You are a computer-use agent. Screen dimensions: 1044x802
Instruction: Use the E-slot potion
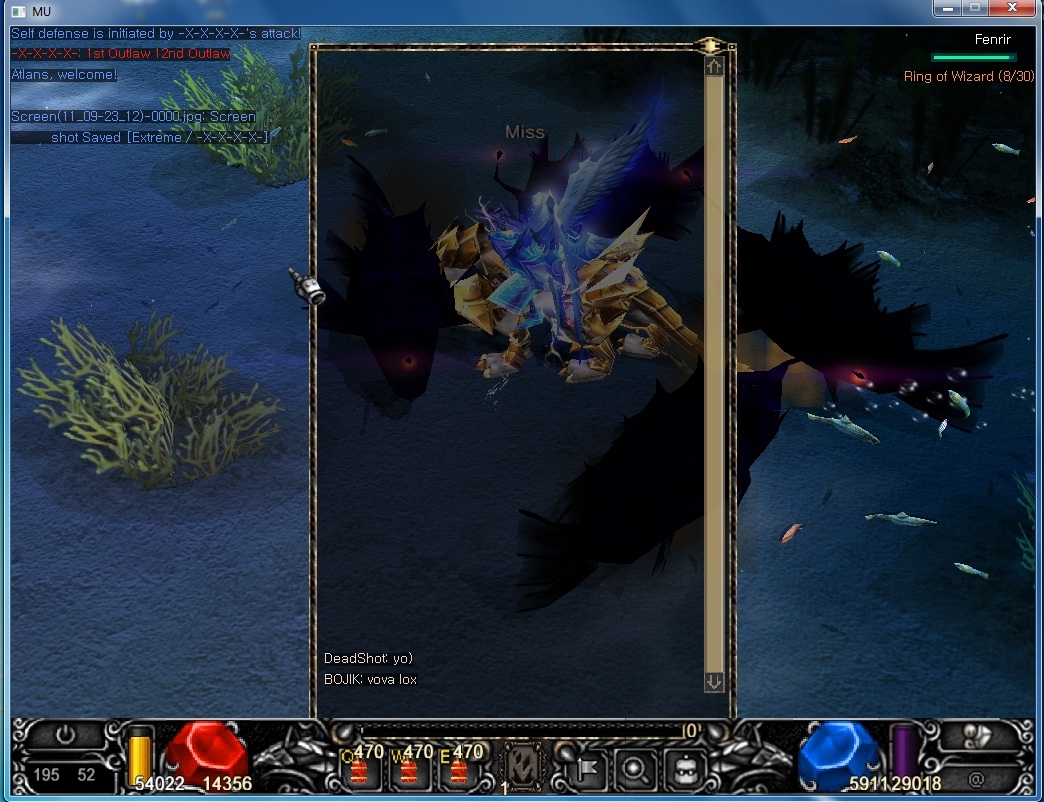point(458,771)
